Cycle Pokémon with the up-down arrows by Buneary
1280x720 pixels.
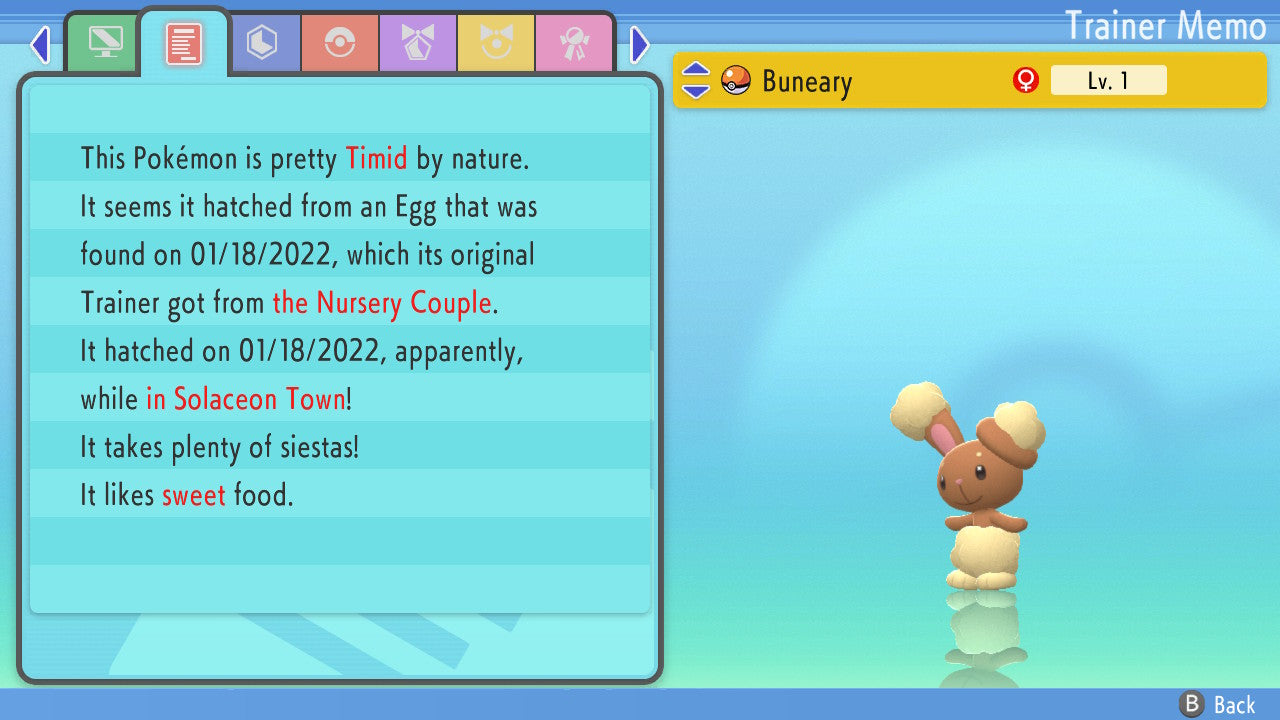coord(696,80)
